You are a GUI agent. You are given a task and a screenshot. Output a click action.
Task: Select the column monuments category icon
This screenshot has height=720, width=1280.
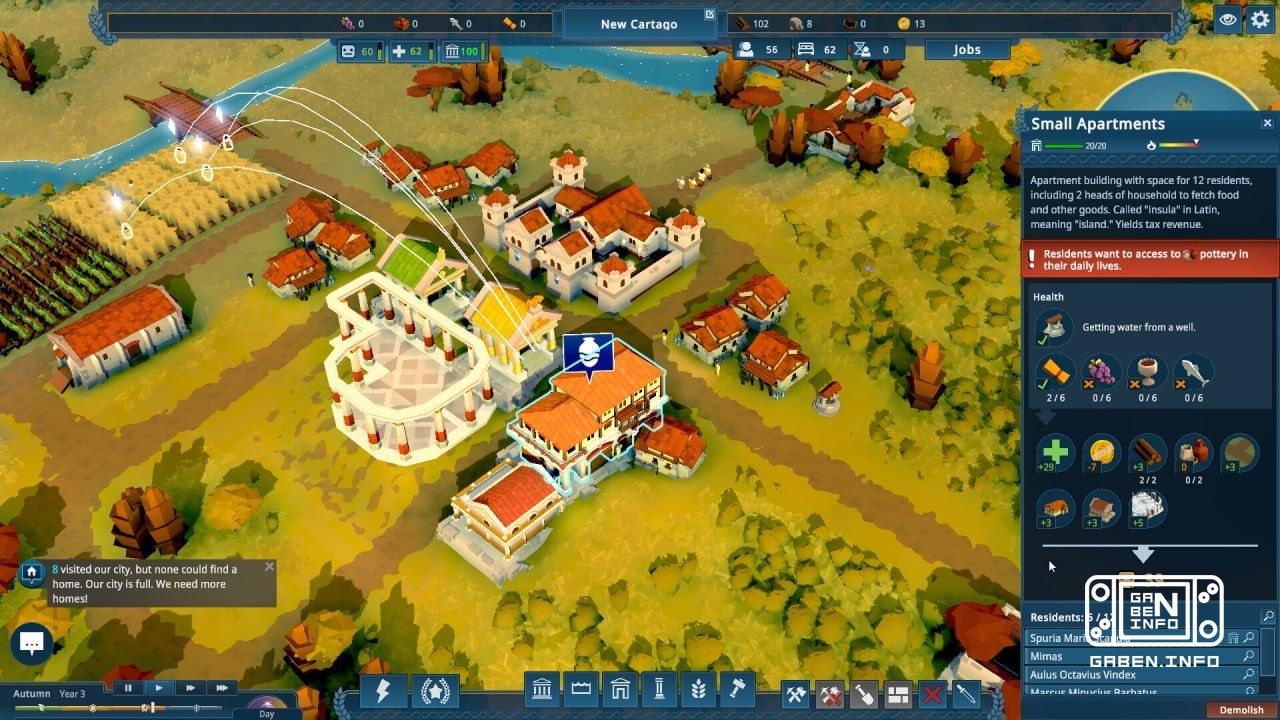pos(659,689)
